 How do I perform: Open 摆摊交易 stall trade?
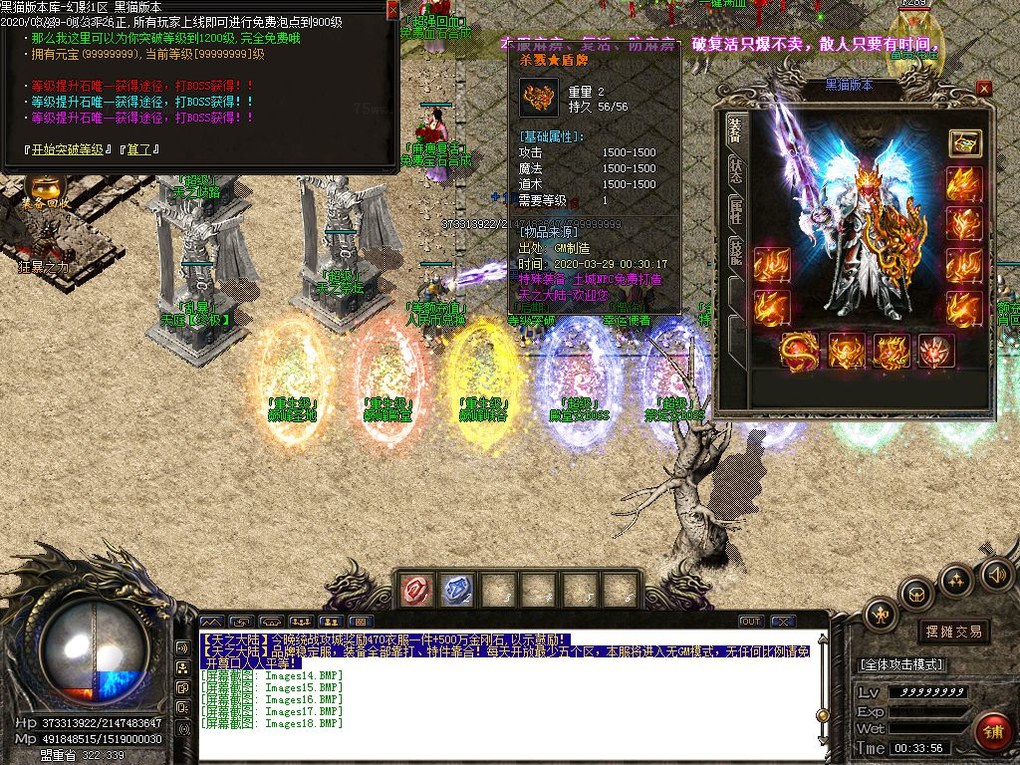coord(953,631)
